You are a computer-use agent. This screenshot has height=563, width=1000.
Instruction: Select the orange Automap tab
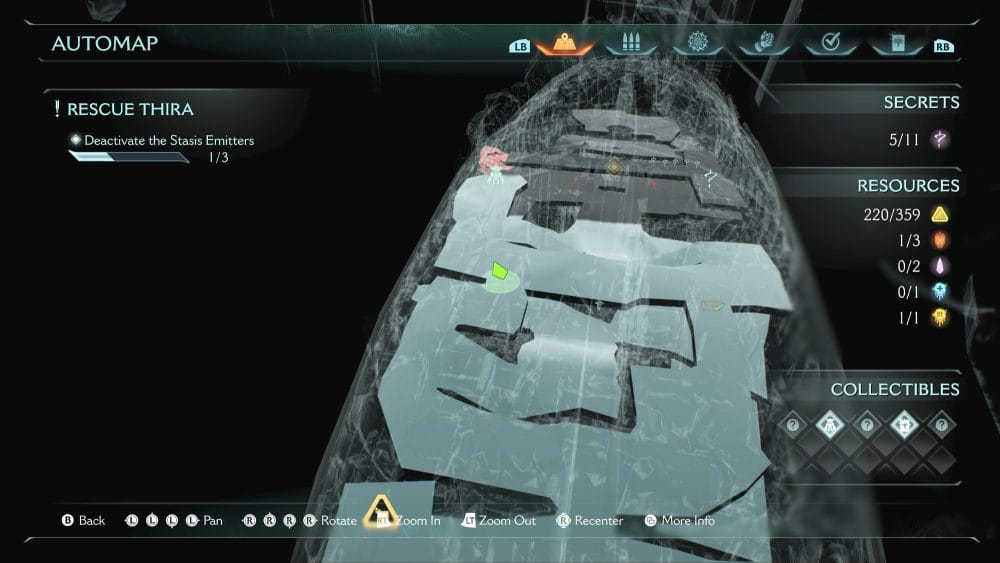tap(565, 44)
